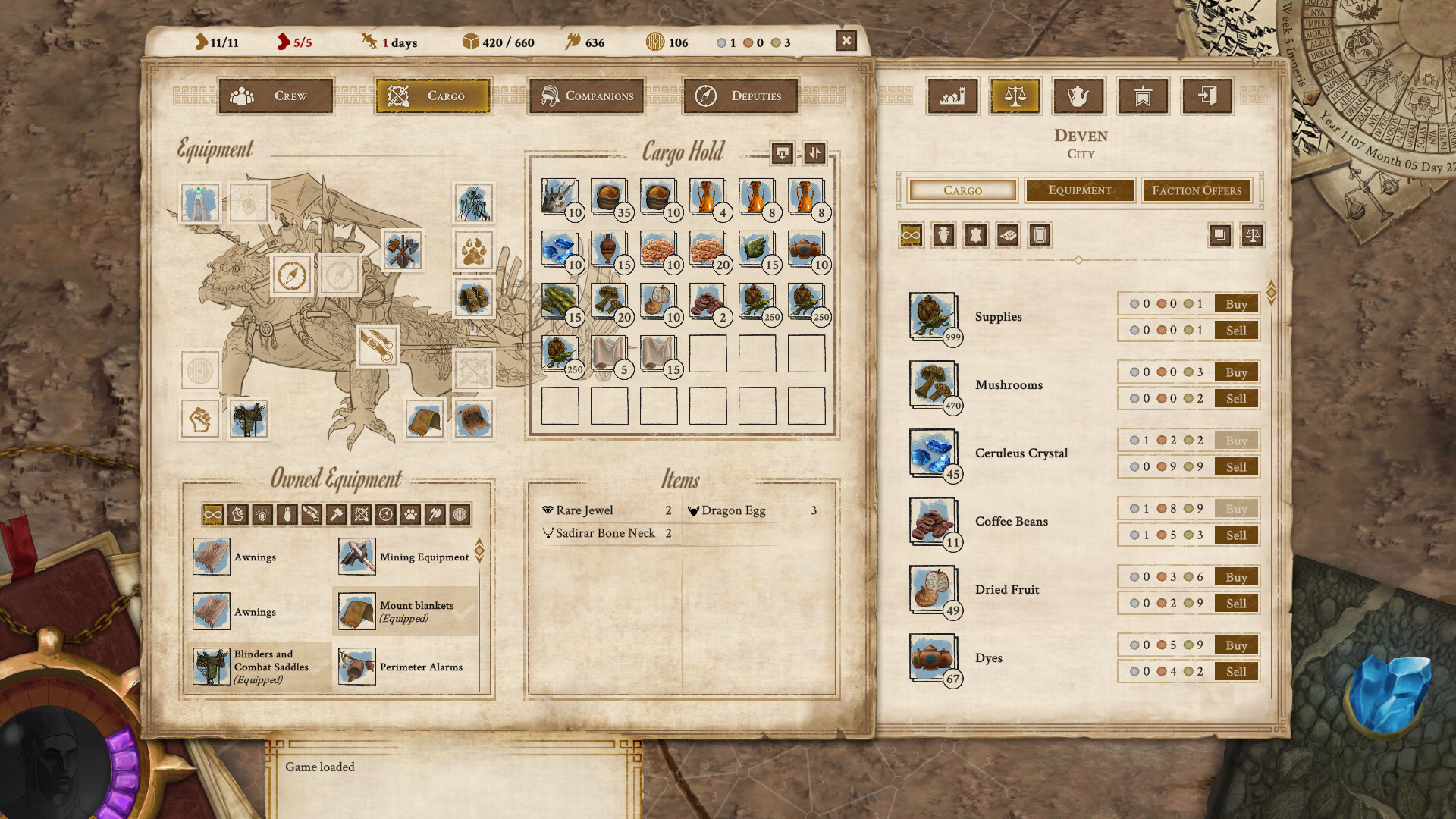Toggle the infinity filter in the city cargo list

911,236
